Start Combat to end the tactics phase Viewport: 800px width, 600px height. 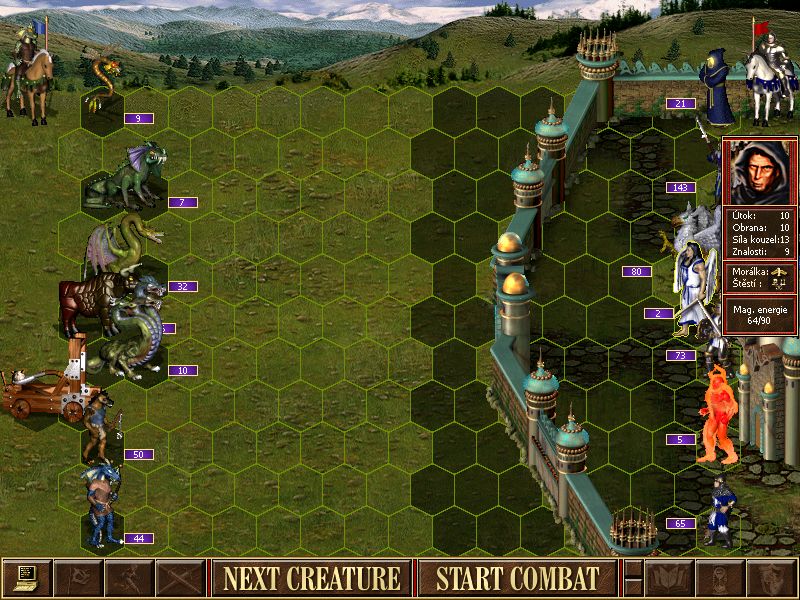click(517, 578)
